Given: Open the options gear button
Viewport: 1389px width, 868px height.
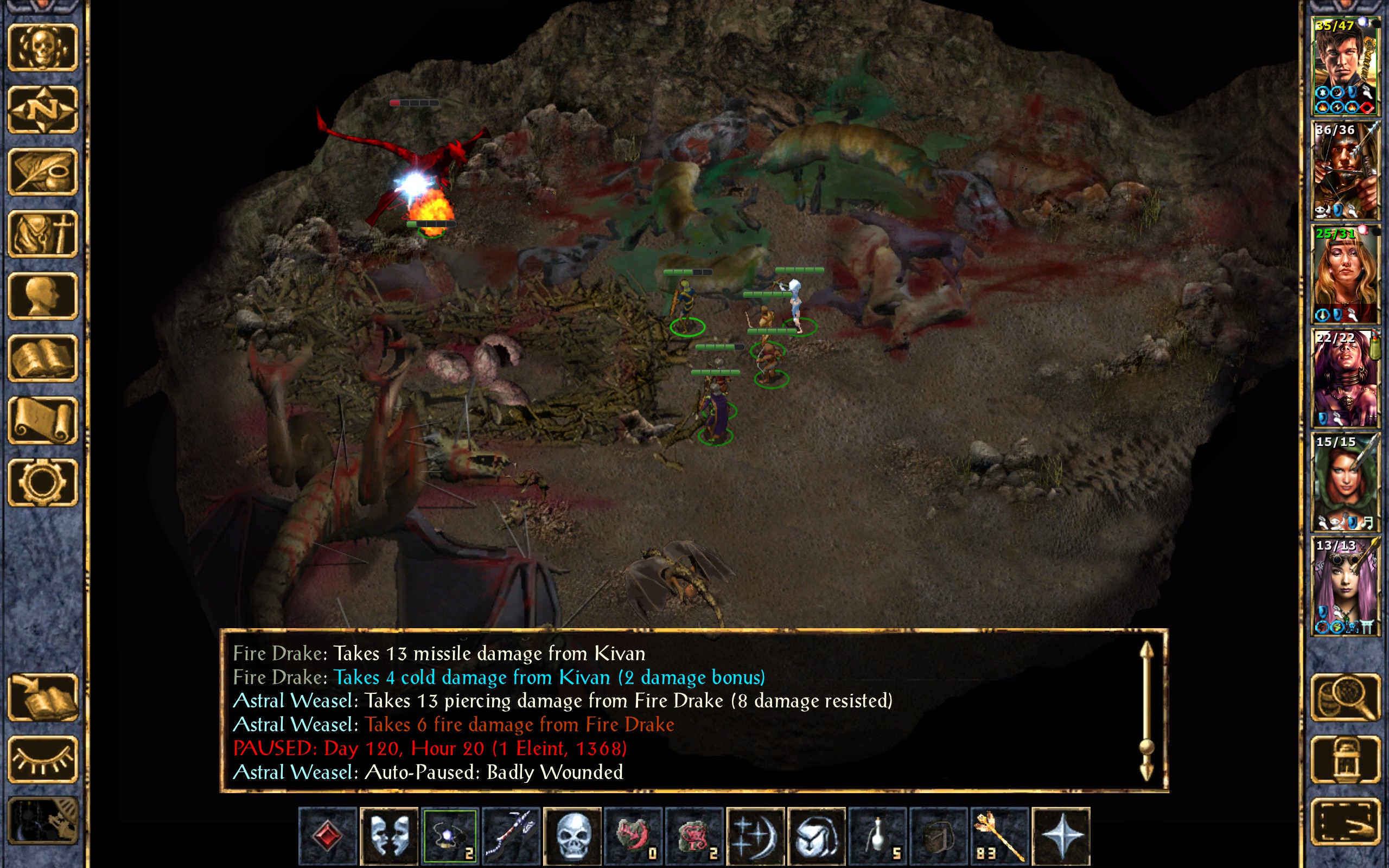Looking at the screenshot, I should (x=42, y=482).
